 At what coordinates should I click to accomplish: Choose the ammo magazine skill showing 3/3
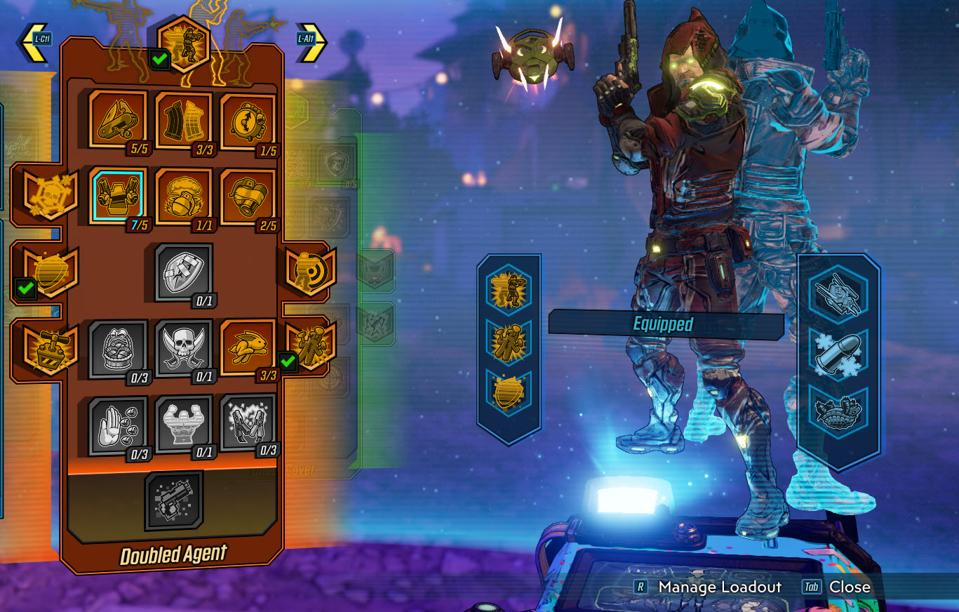(x=183, y=120)
